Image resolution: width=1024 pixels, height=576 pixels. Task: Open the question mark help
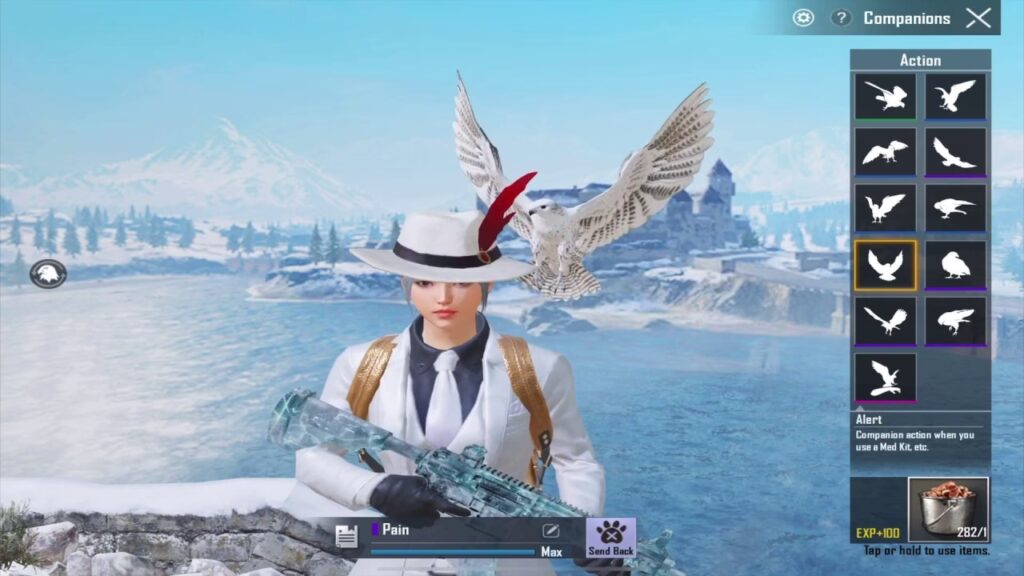point(842,18)
